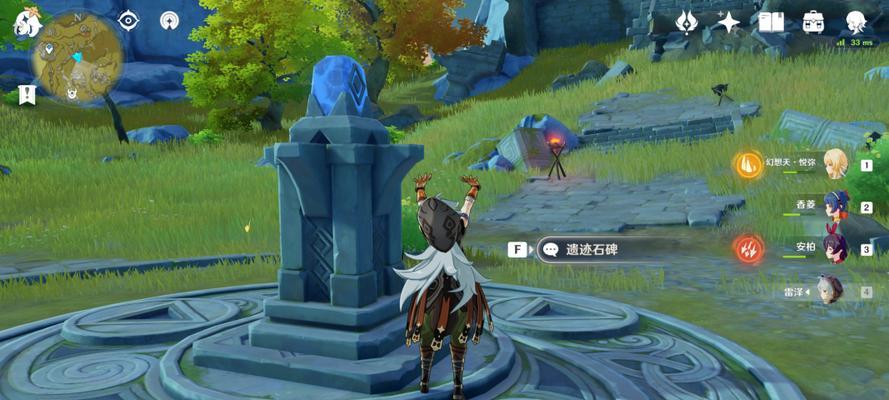The image size is (889, 400).
Task: Activate the red burst icon beside 安柏
Action: (747, 248)
